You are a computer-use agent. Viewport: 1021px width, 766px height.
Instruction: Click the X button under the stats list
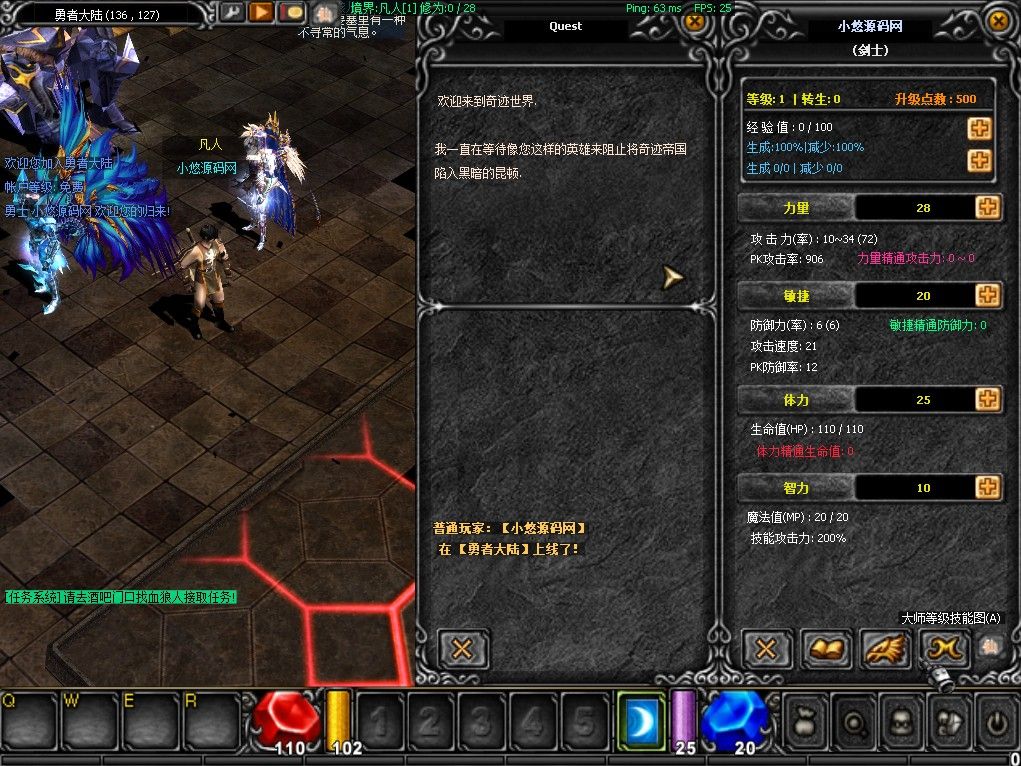click(766, 649)
